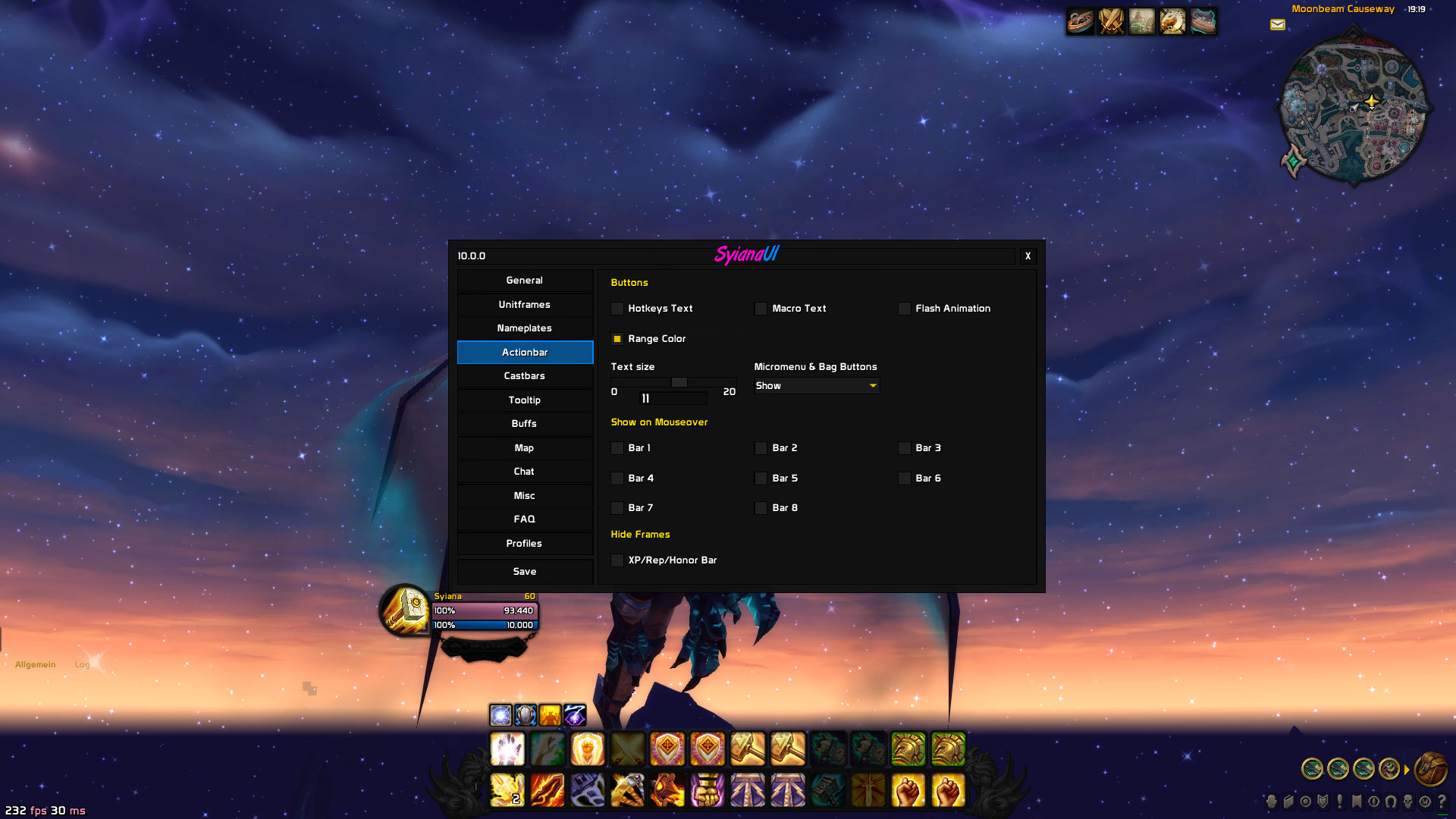
Task: Open the General settings section
Action: 525,281
